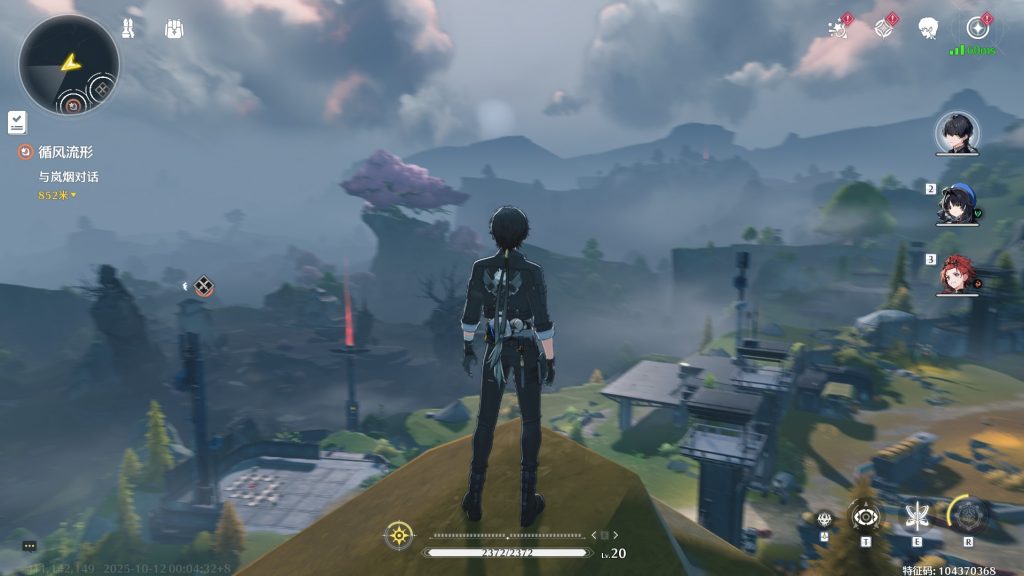Viewport: 1024px width, 576px height.
Task: Open the diamond-shaped icon with red alert
Action: [884, 28]
